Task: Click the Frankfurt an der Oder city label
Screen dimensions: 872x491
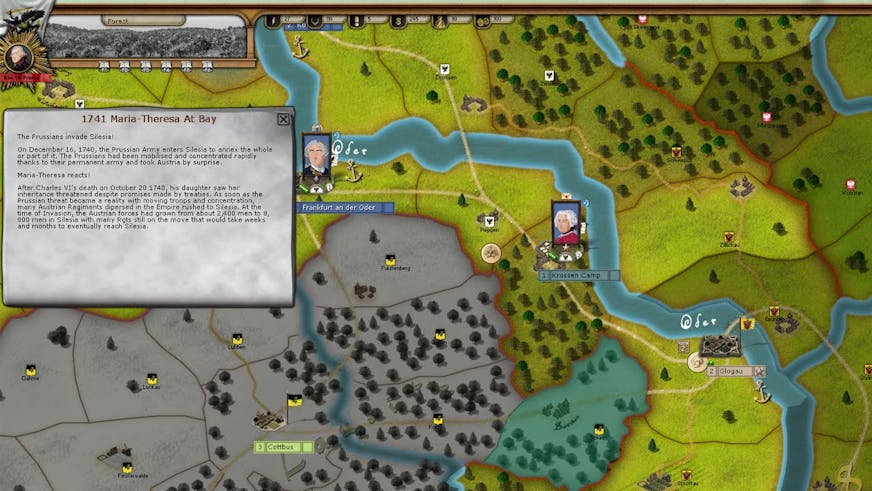Action: (346, 207)
